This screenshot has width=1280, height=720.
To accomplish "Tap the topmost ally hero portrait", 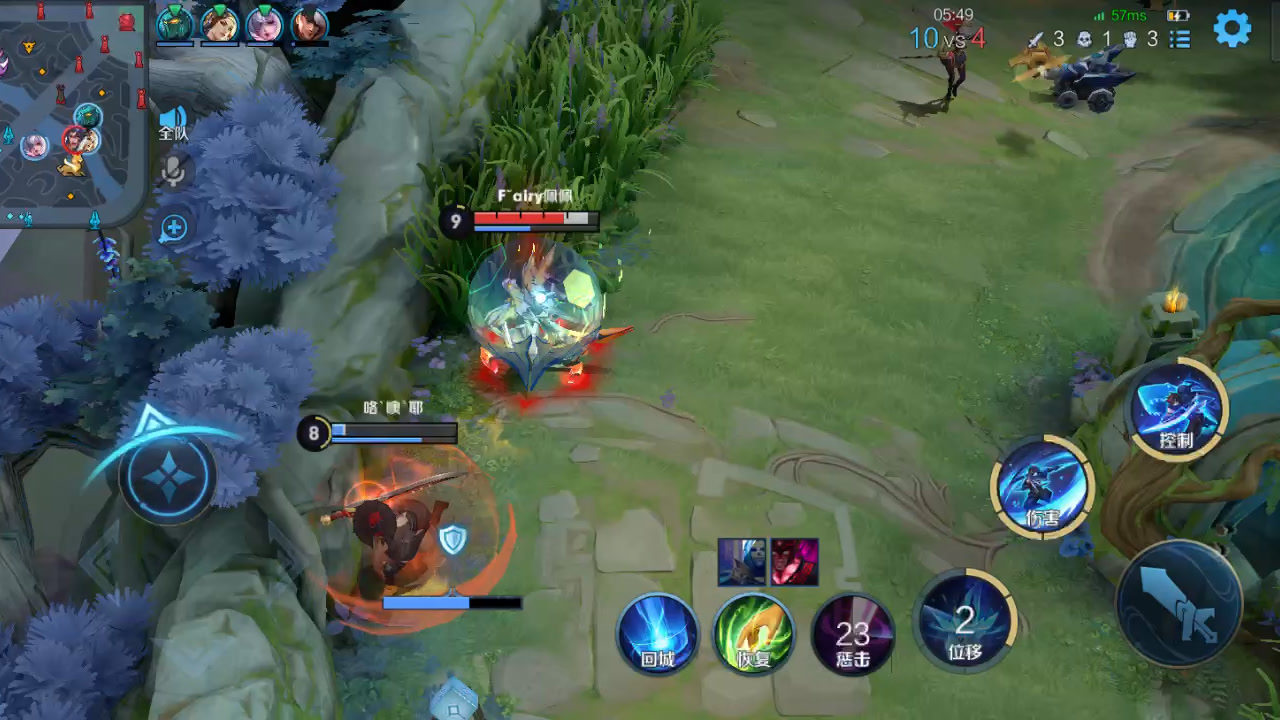I will [175, 26].
